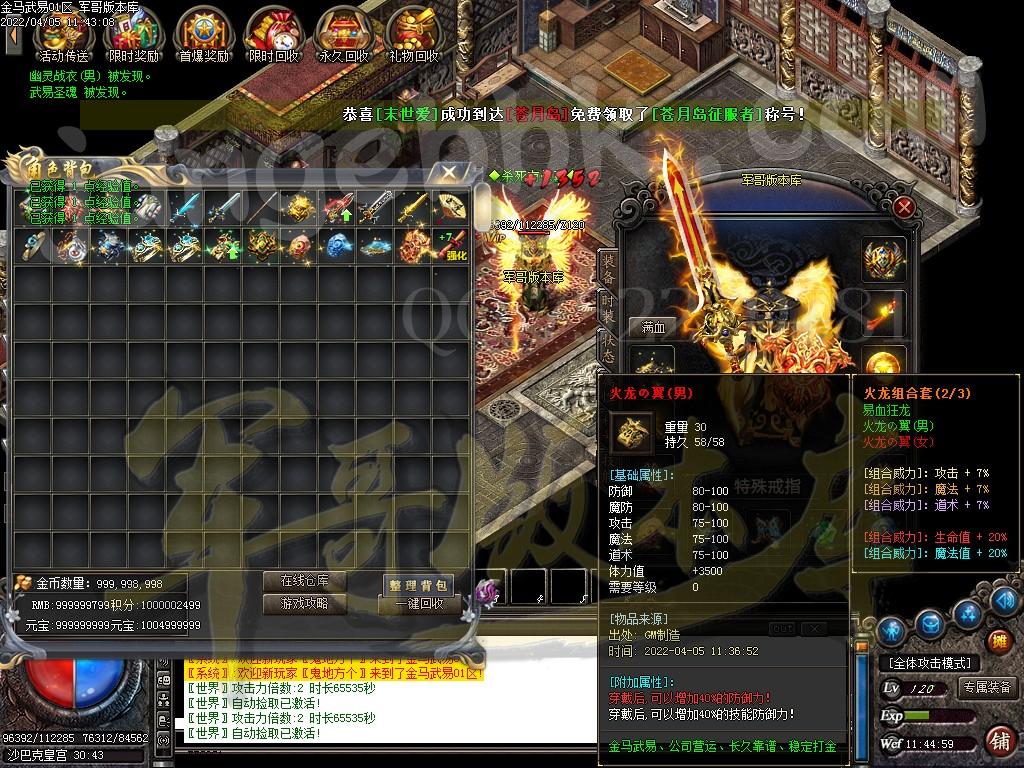
Task: Open the red 铺 shop button
Action: tap(999, 741)
